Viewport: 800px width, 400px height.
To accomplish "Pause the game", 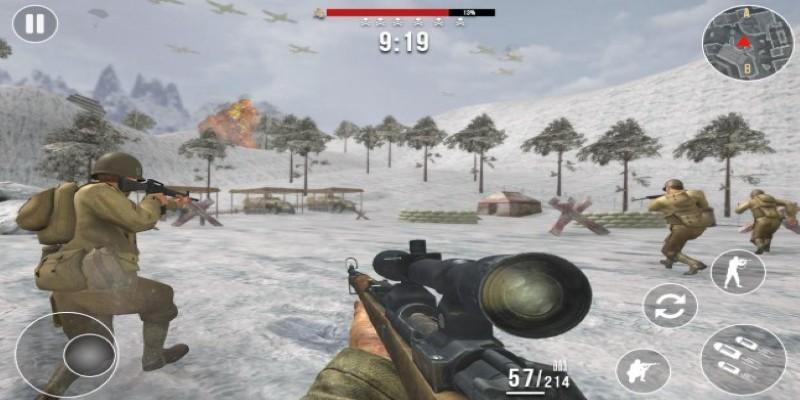I will [x=35, y=24].
